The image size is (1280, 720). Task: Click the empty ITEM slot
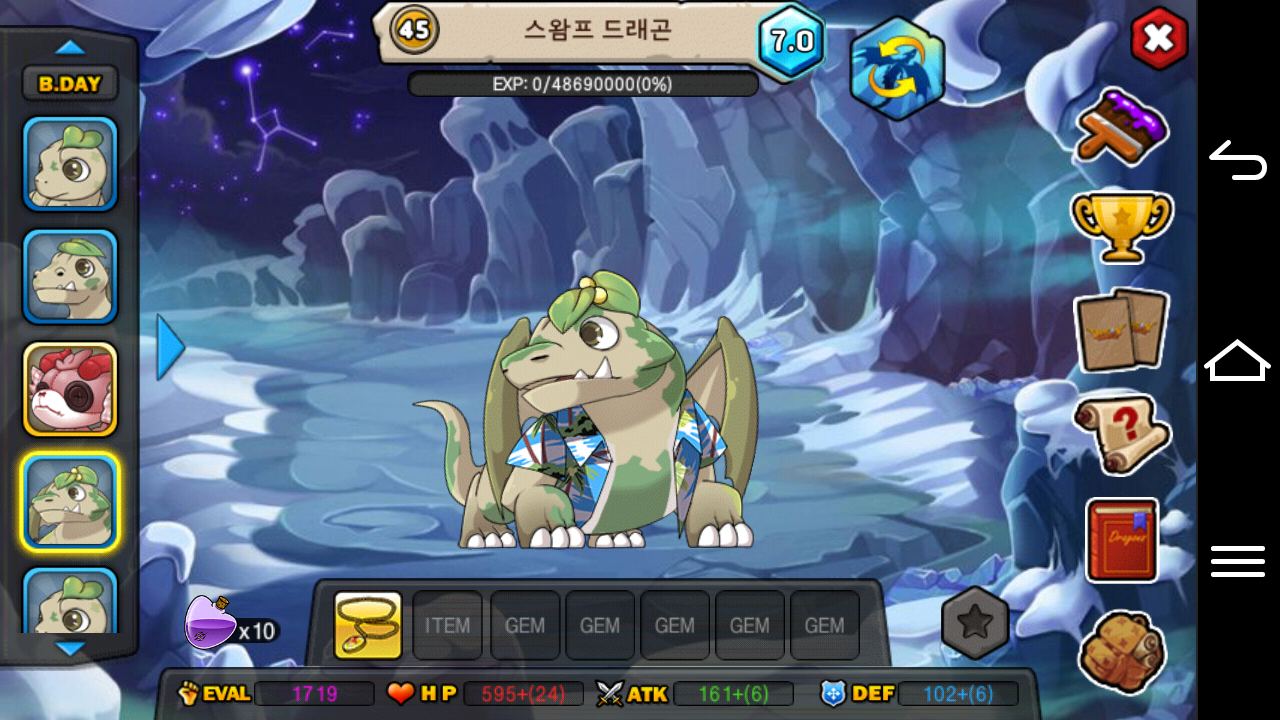tap(447, 625)
